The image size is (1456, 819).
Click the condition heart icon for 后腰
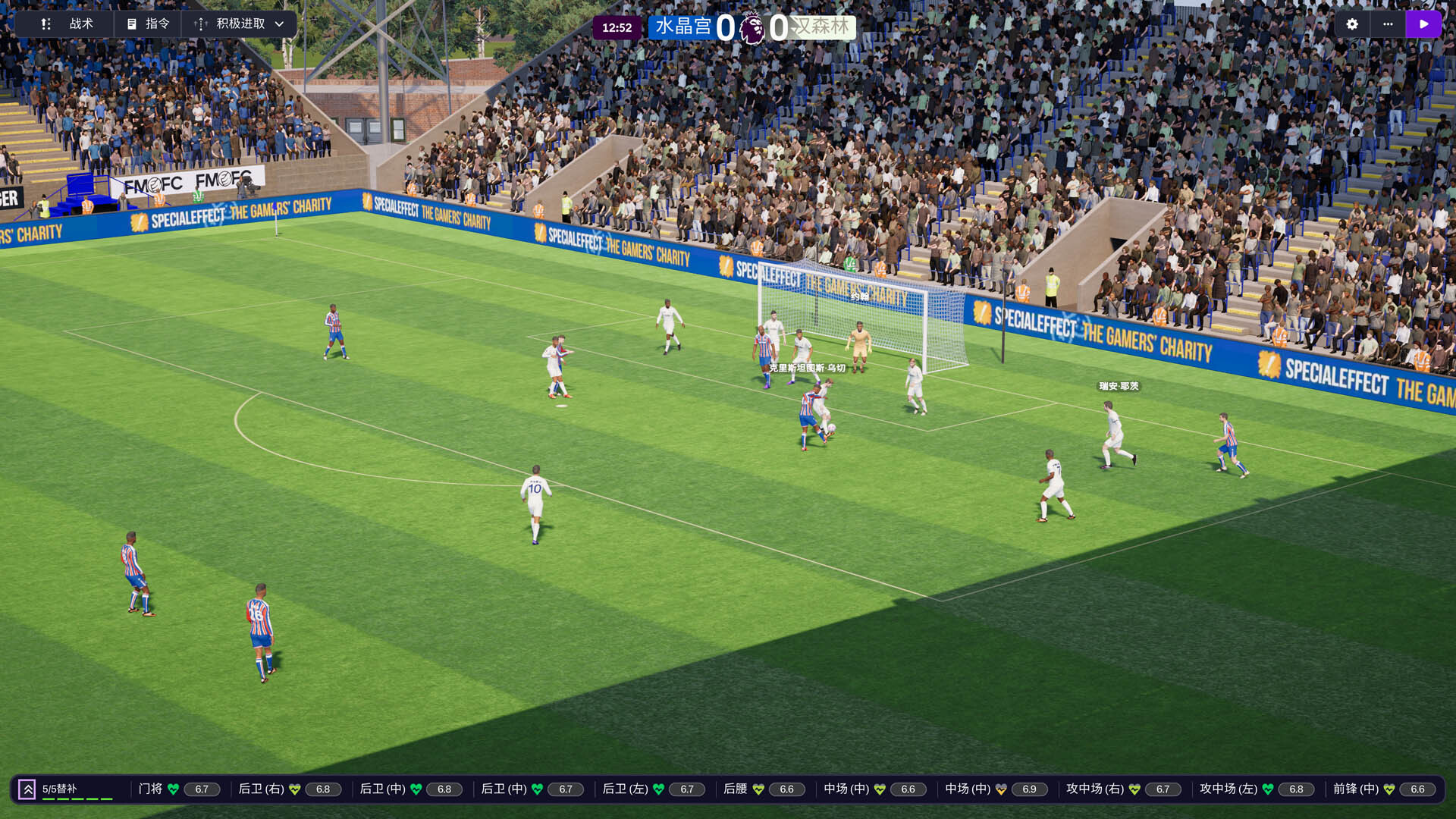[758, 789]
